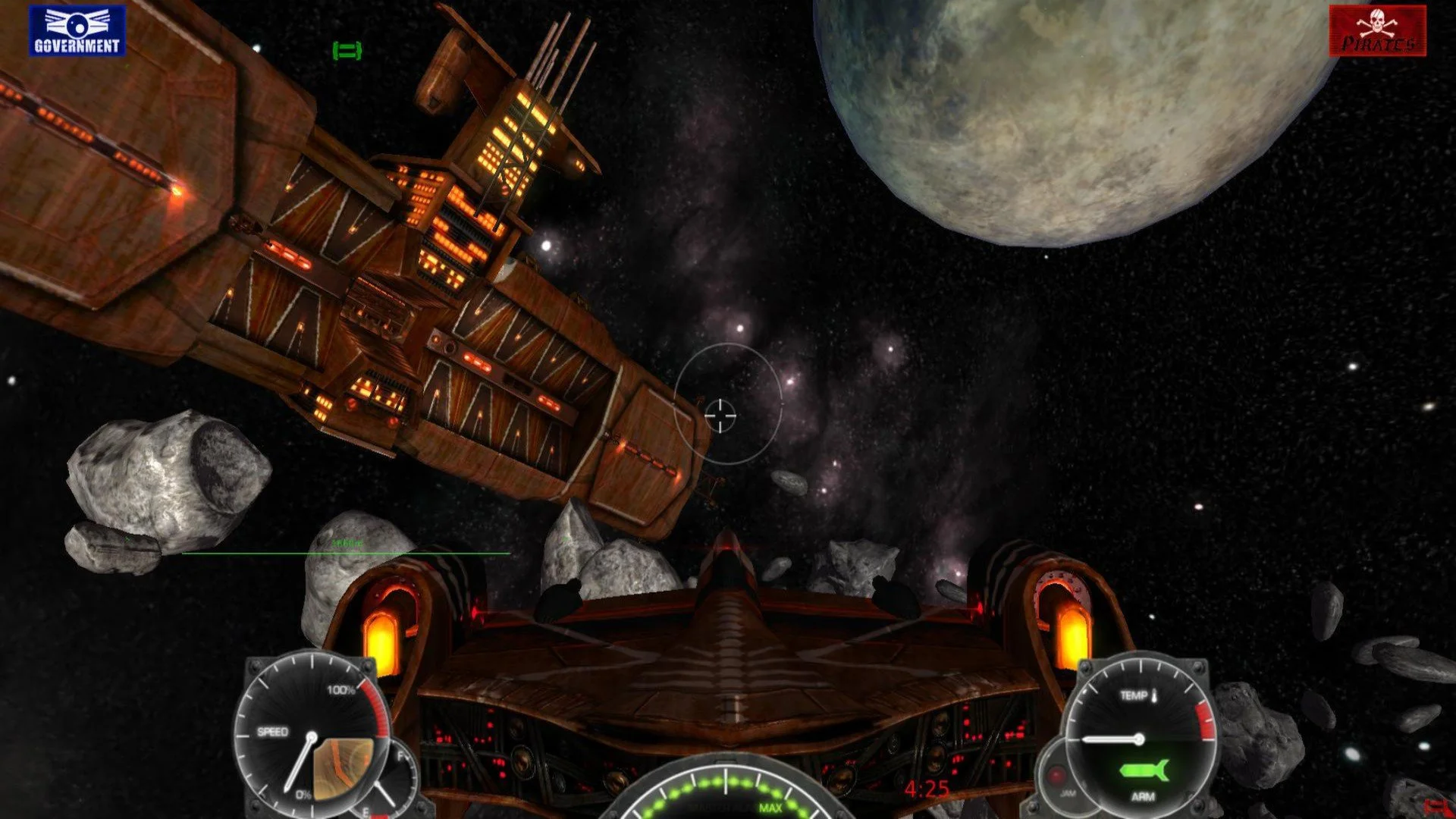
Task: Click the 0% label on the speed dial
Action: [303, 794]
